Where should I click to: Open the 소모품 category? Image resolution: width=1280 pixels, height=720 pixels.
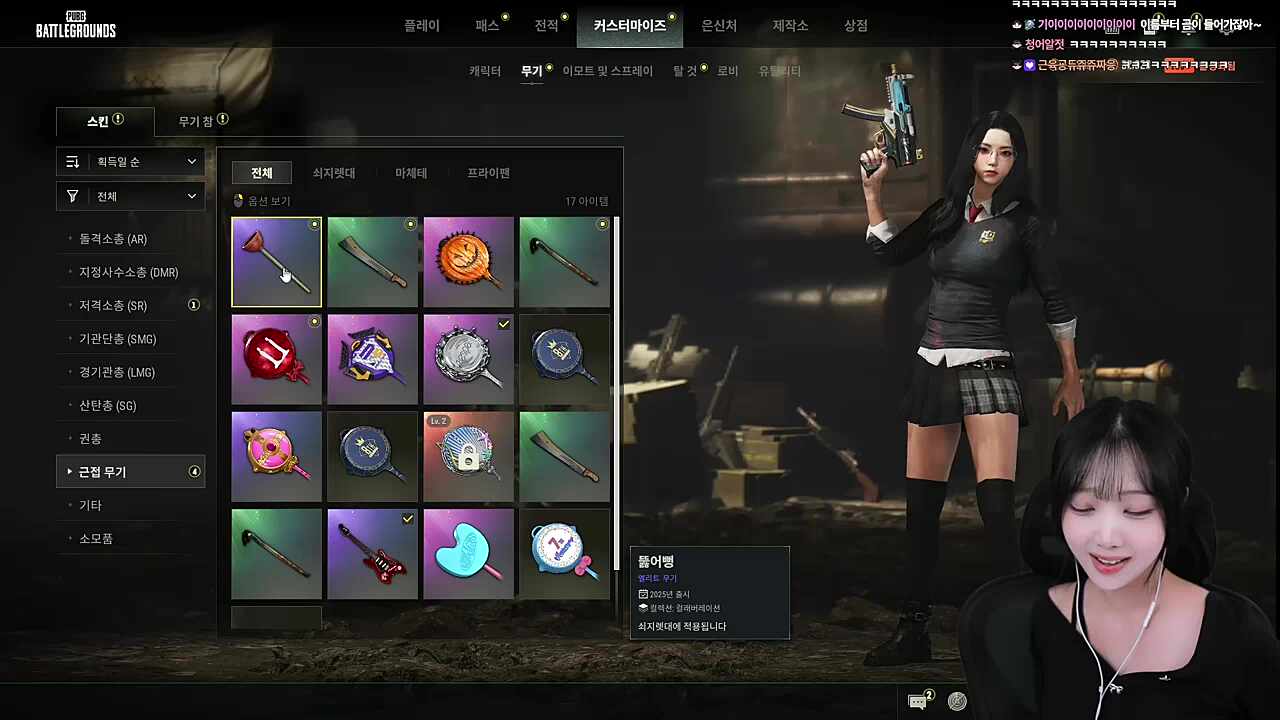click(96, 539)
